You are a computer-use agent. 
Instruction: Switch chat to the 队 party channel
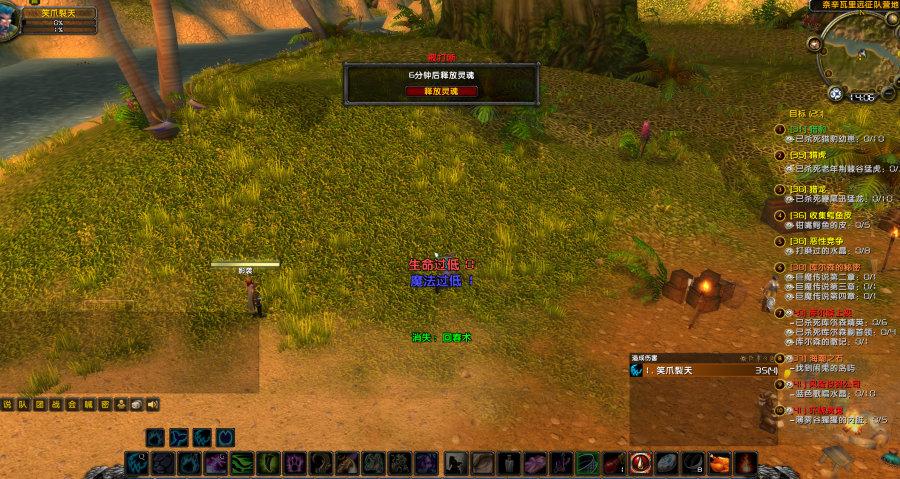pos(24,405)
